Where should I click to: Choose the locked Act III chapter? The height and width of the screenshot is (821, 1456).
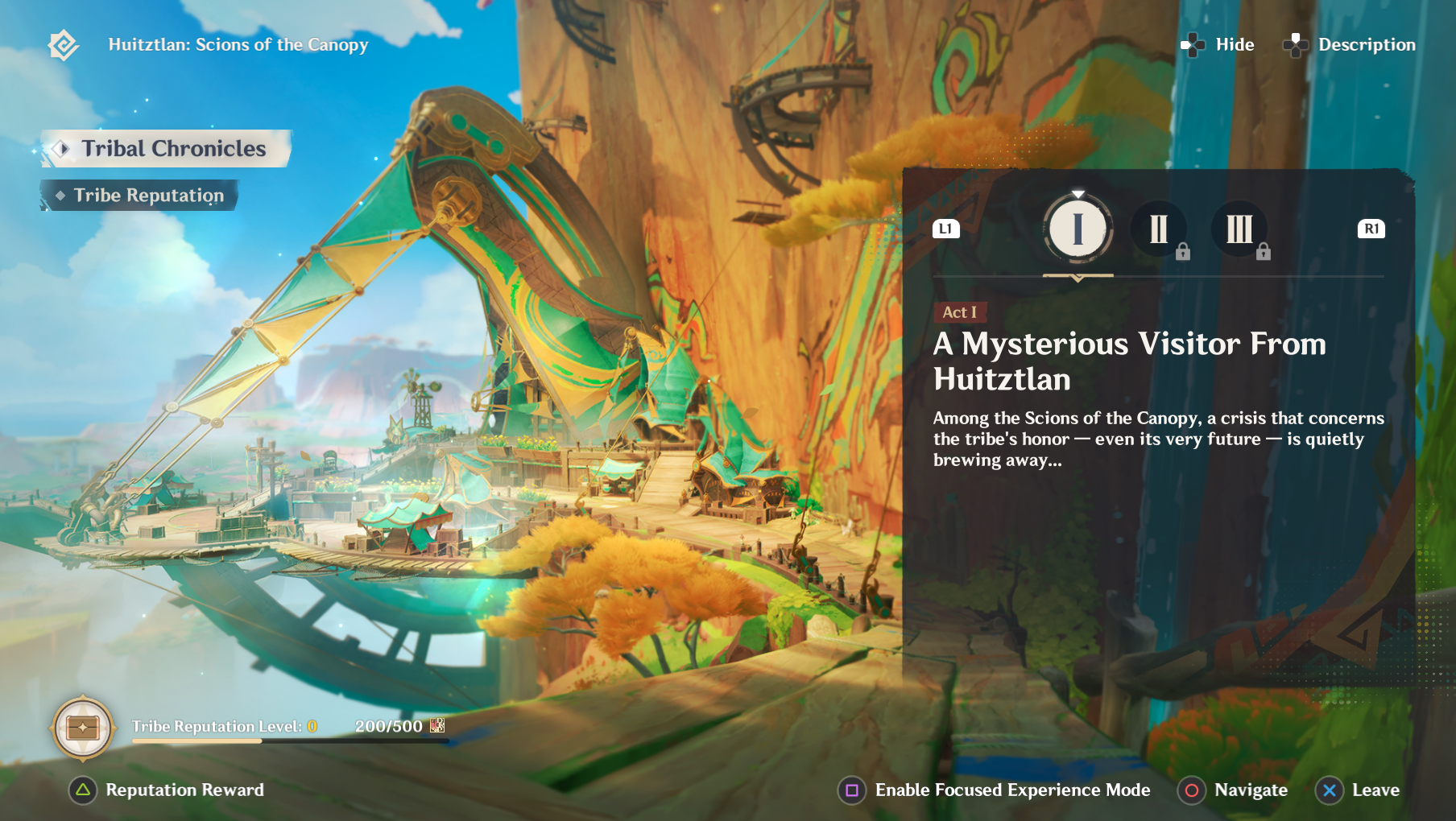click(x=1239, y=229)
